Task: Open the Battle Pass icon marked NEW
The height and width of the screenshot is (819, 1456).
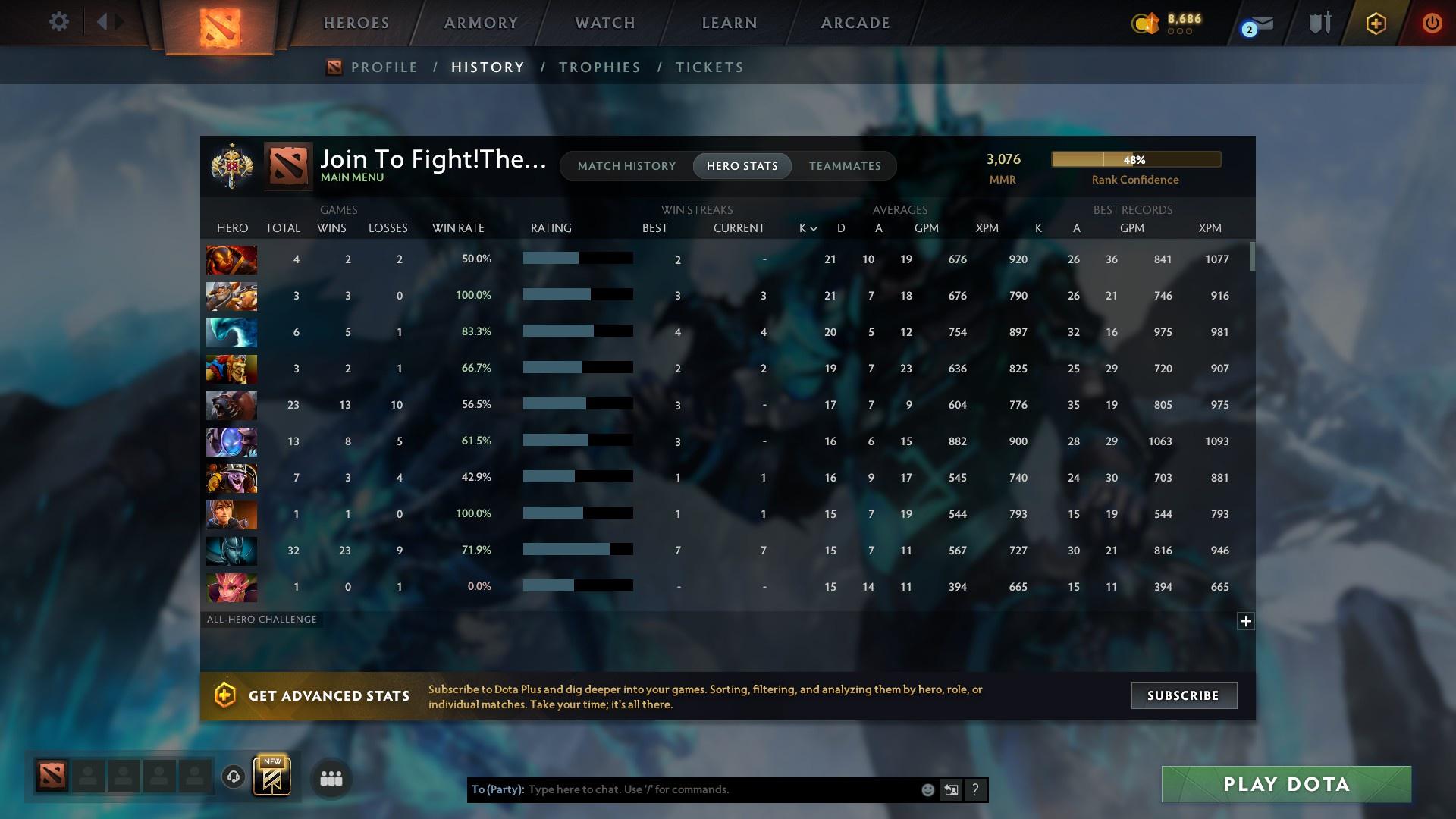Action: [x=273, y=775]
